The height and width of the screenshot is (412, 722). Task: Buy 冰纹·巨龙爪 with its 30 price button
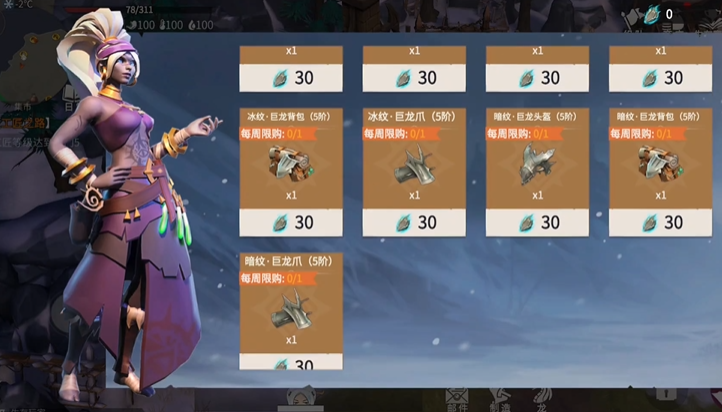coord(414,222)
